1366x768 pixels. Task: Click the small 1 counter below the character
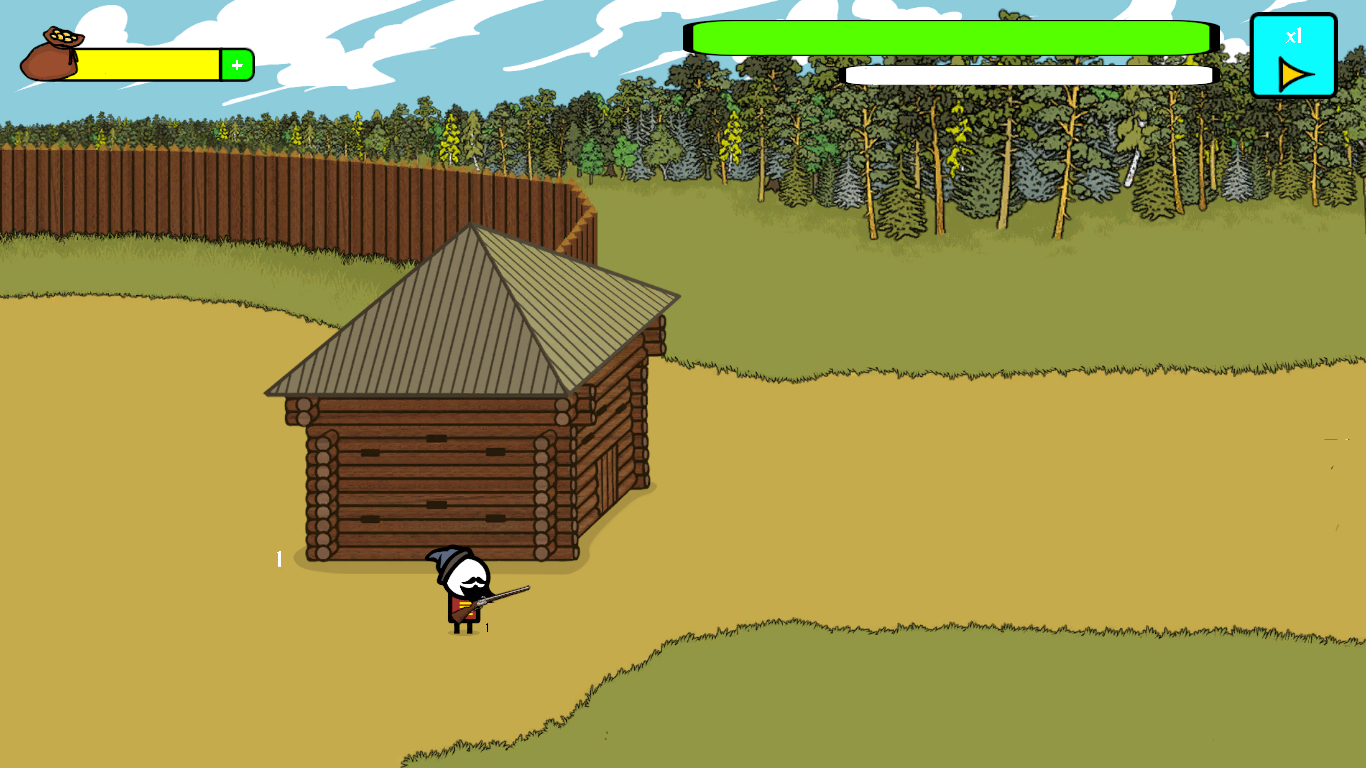click(487, 627)
